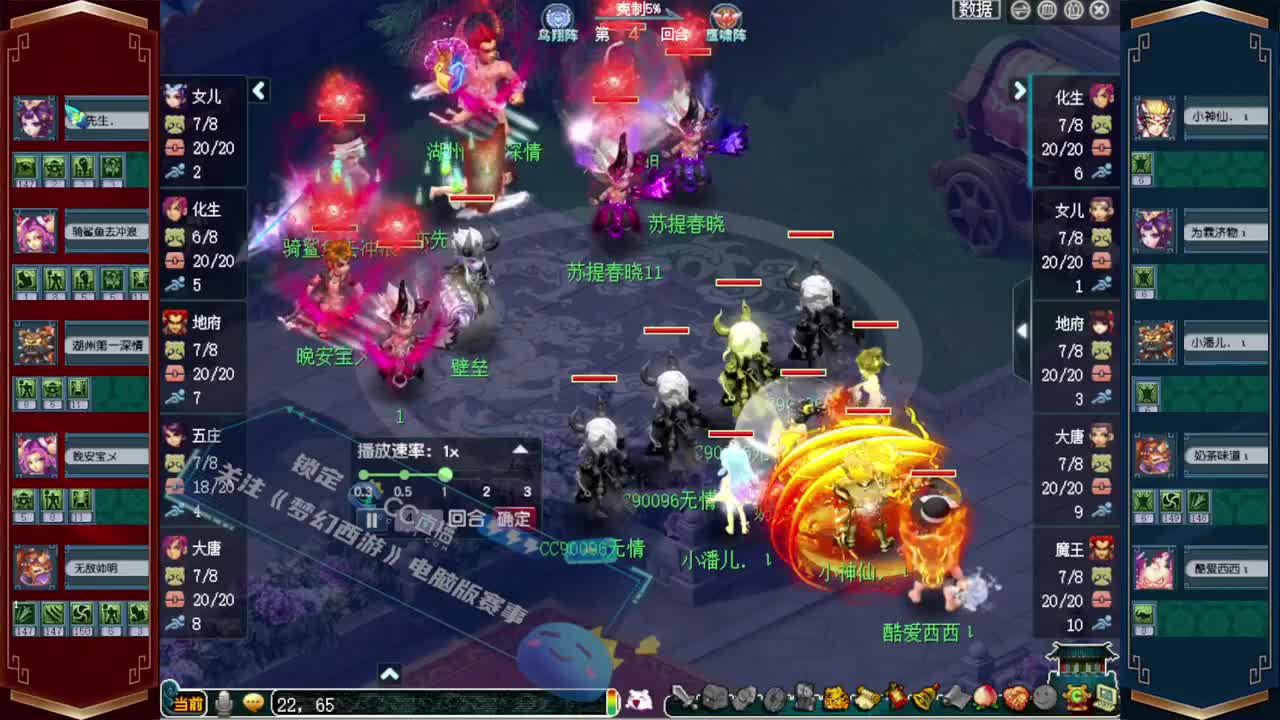Collapse the left team panel with the blue arrow
This screenshot has width=1280, height=720.
259,91
